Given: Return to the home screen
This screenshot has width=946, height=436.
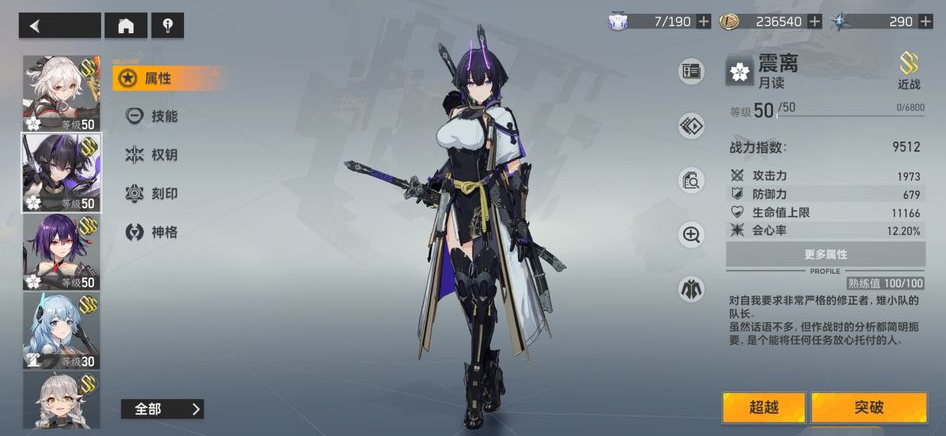Looking at the screenshot, I should click(126, 26).
